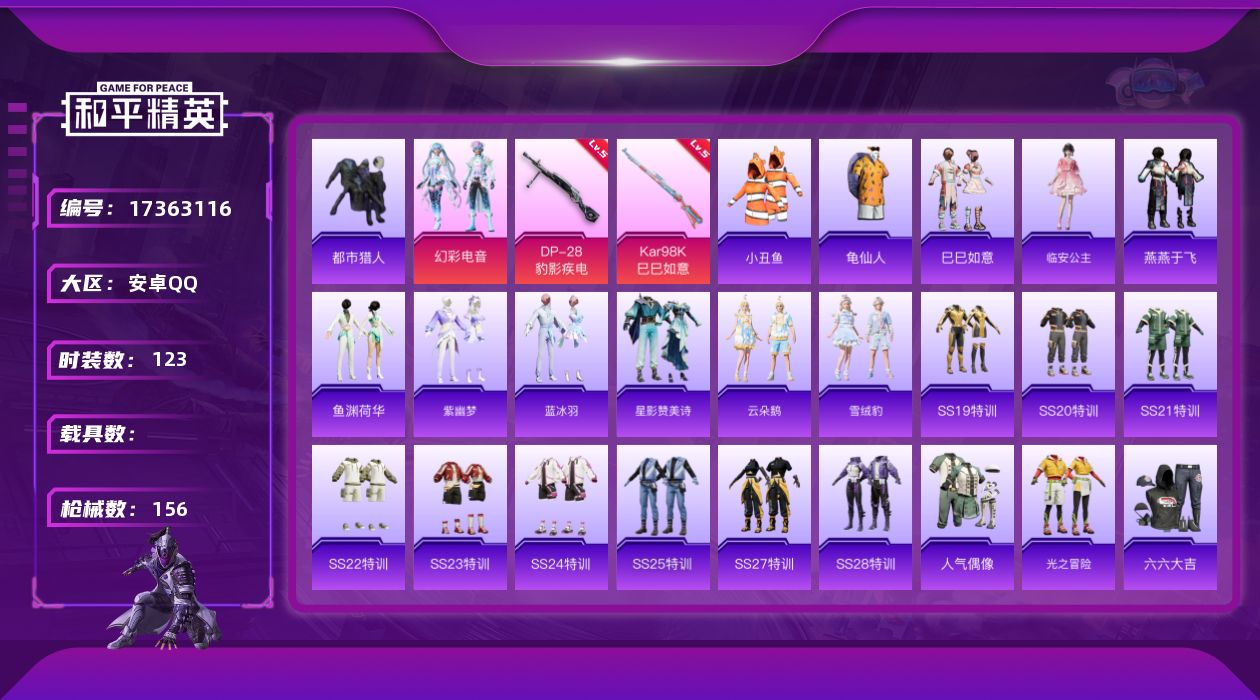Screen dimensions: 1260x700
Task: Pick the 云朵鹅 outfit tile
Action: [x=764, y=363]
